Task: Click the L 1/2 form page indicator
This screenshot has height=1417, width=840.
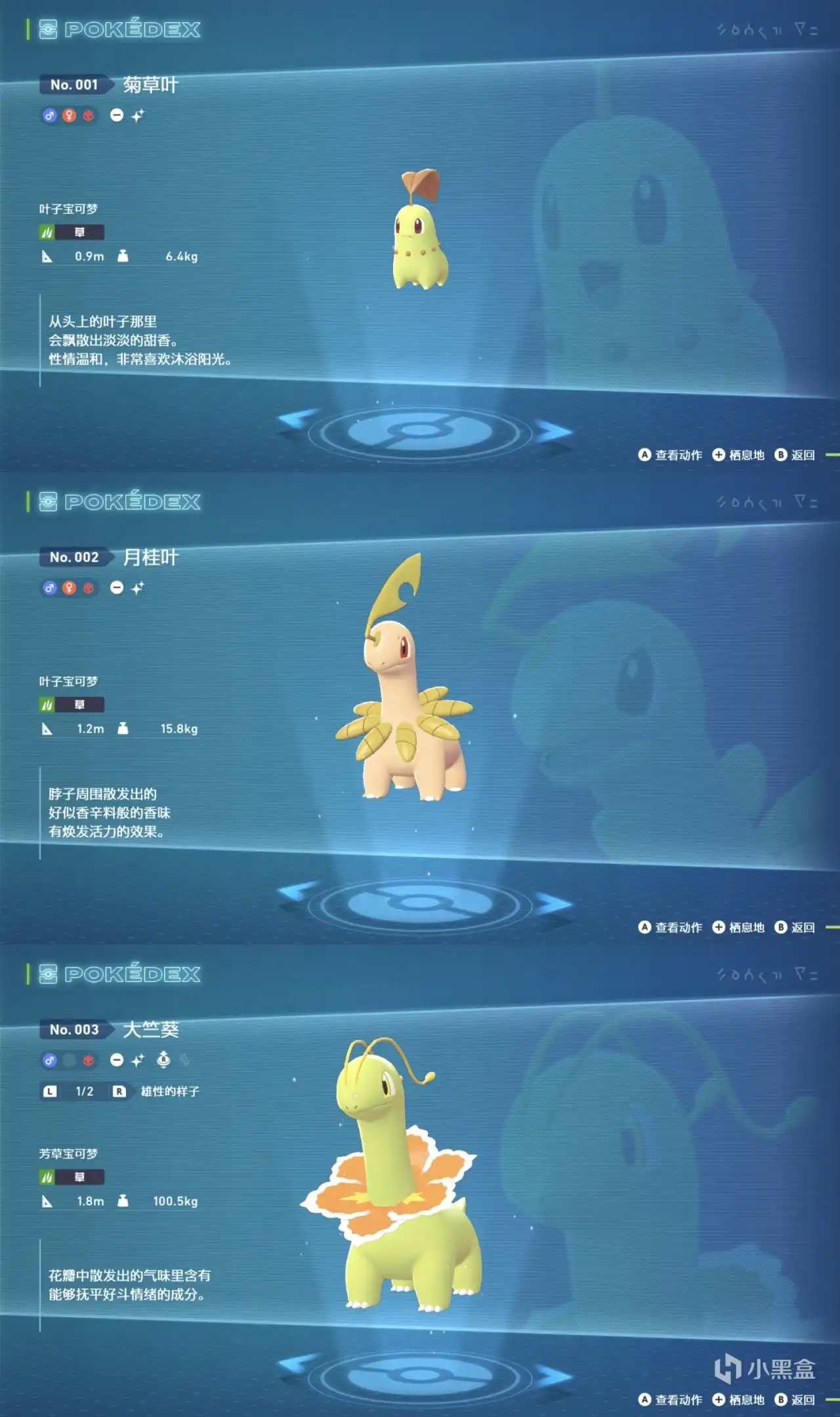Action: (x=69, y=1089)
